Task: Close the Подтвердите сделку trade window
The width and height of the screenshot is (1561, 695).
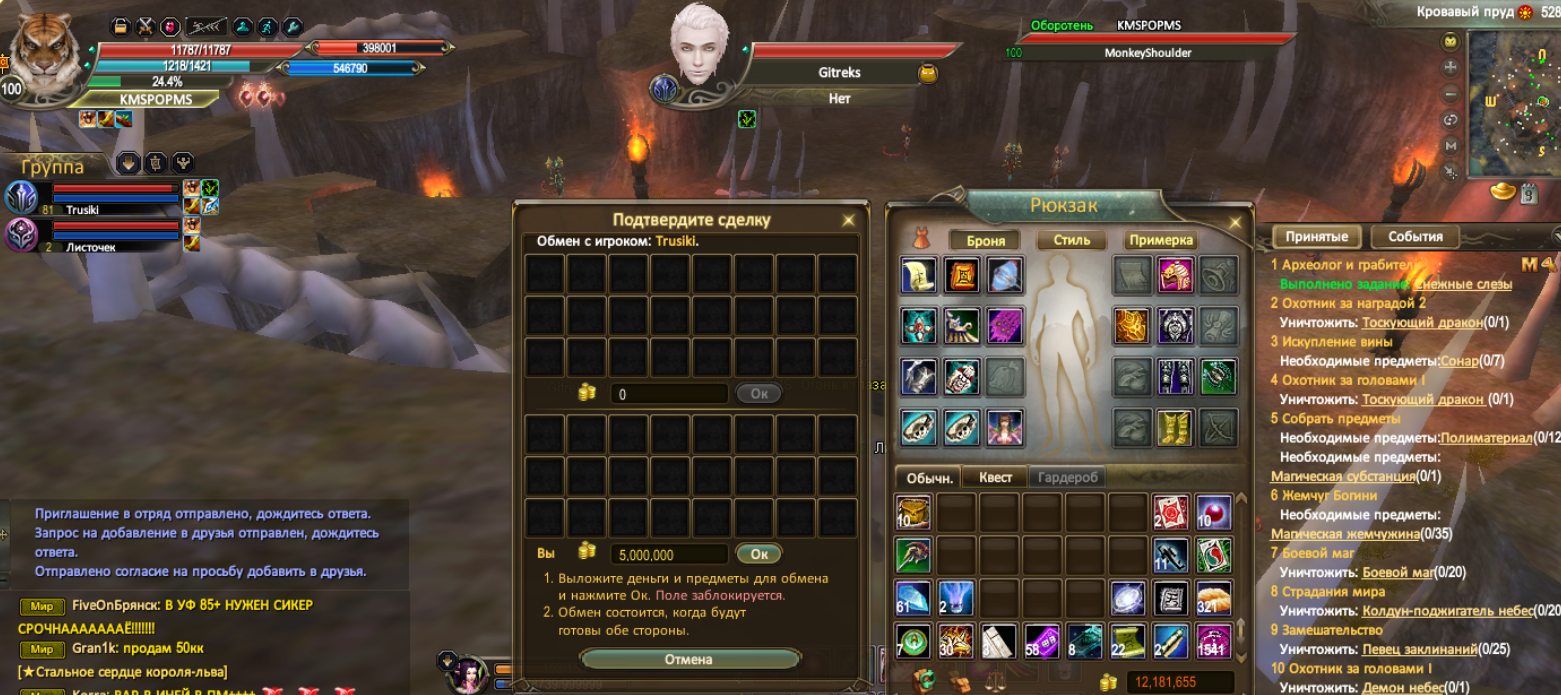Action: [849, 220]
